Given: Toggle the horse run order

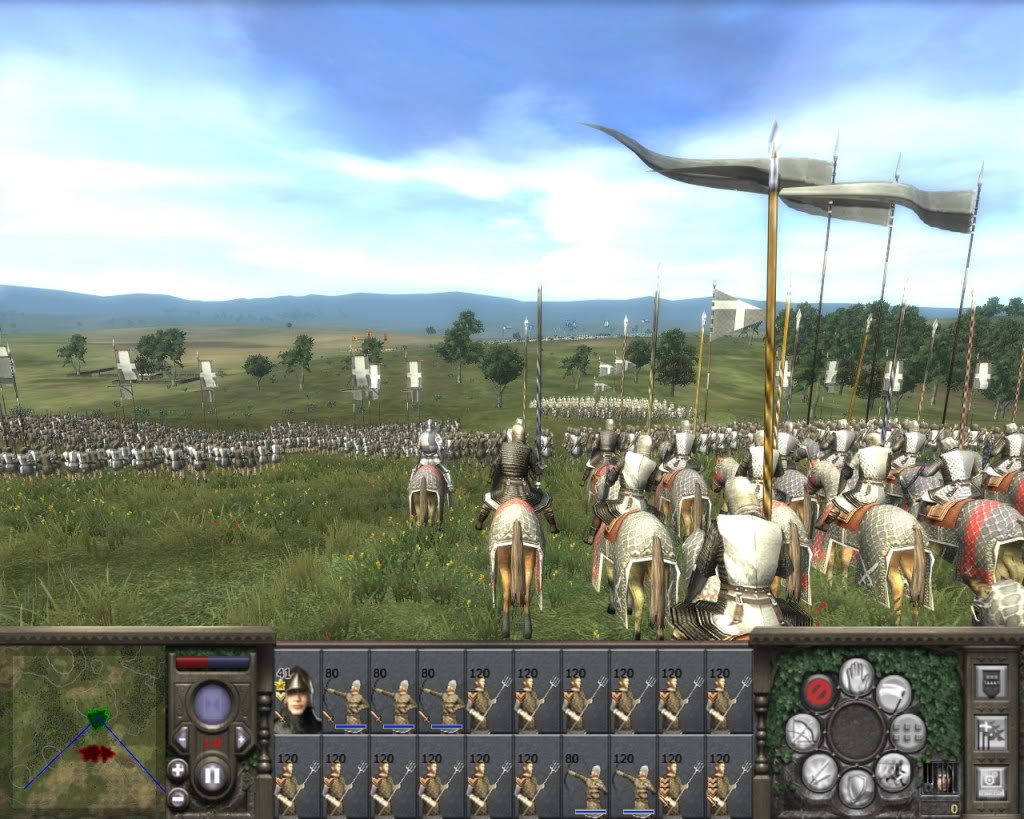Looking at the screenshot, I should click(892, 771).
